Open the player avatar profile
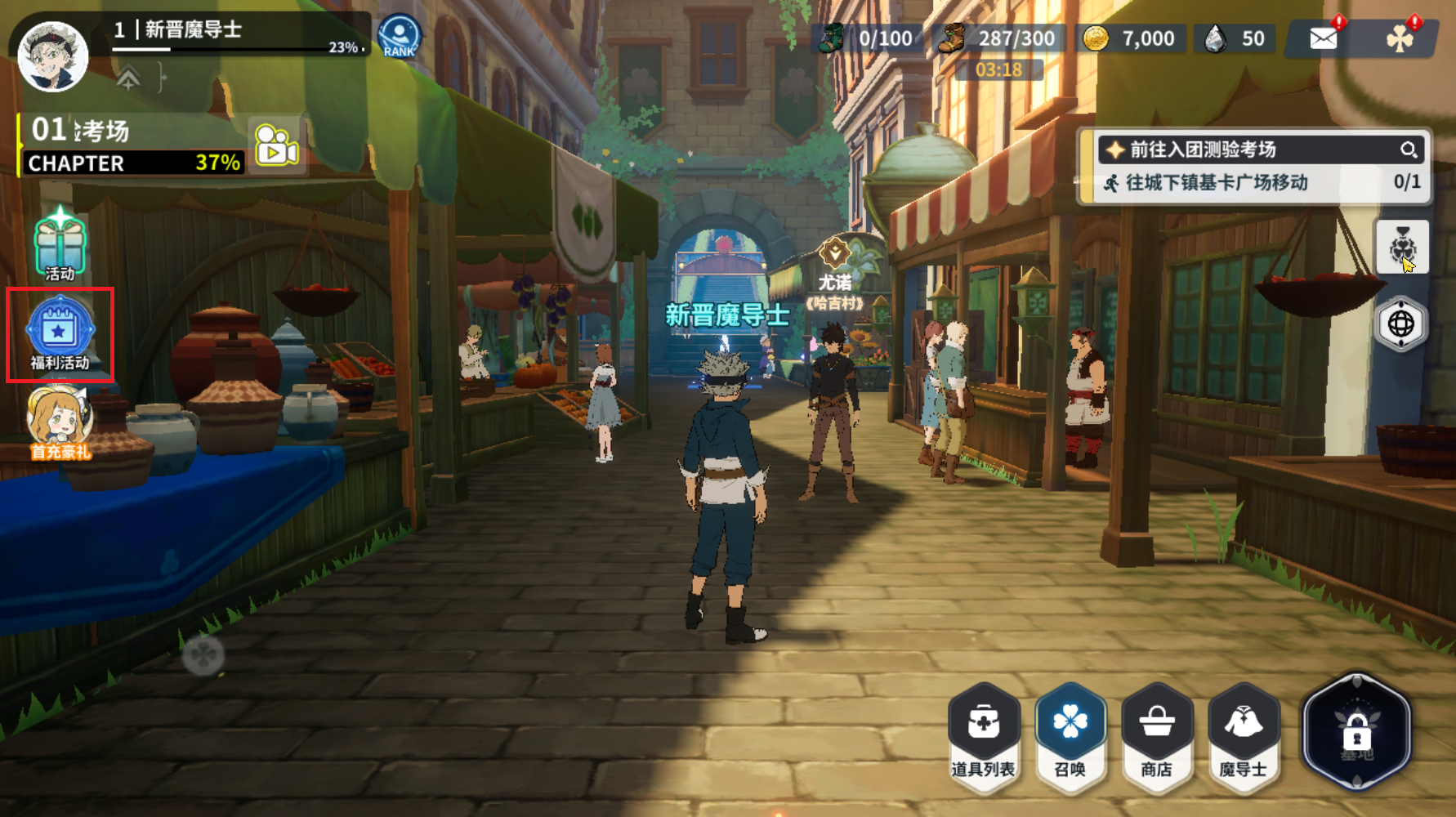 (x=53, y=56)
